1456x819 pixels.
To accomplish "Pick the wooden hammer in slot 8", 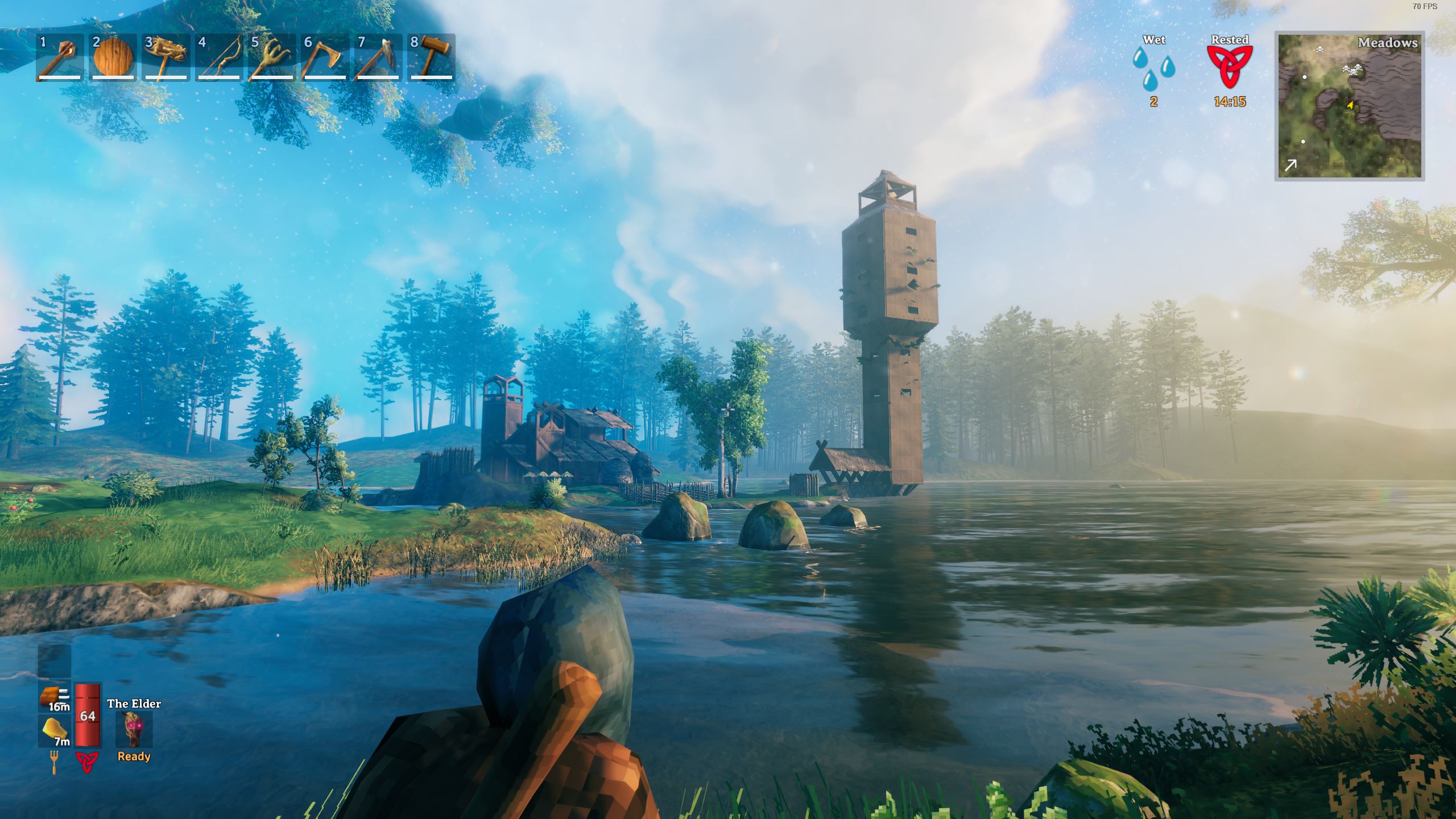I will click(x=431, y=57).
